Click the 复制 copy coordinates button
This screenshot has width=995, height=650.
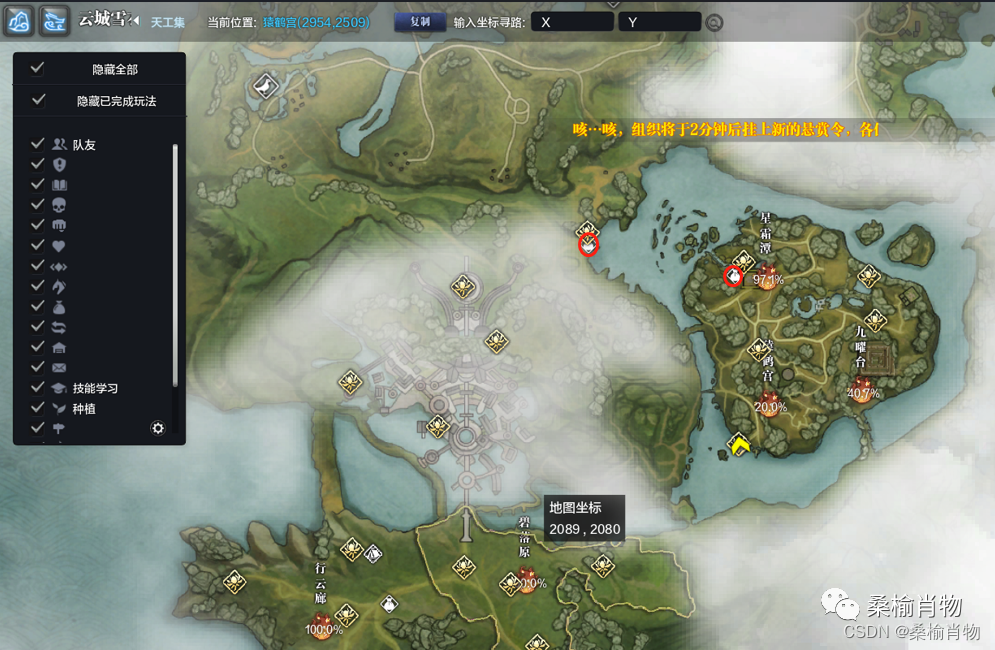tap(420, 21)
